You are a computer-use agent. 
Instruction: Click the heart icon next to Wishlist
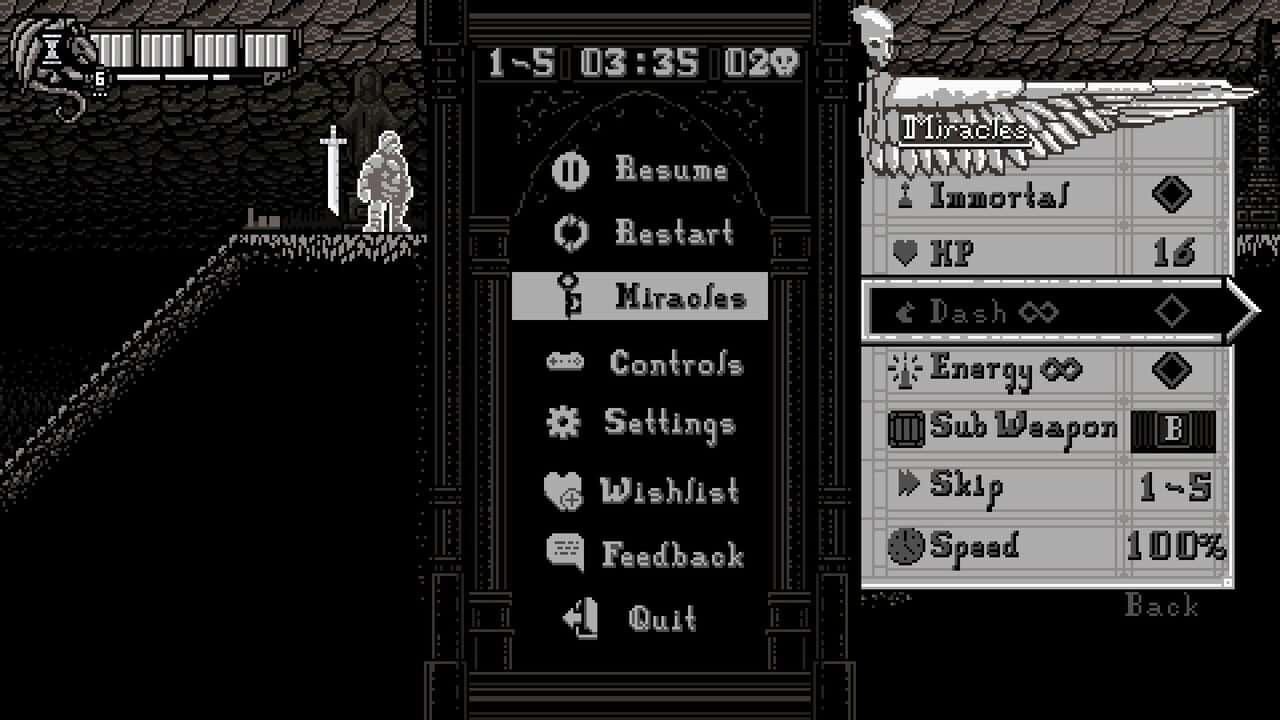click(567, 490)
